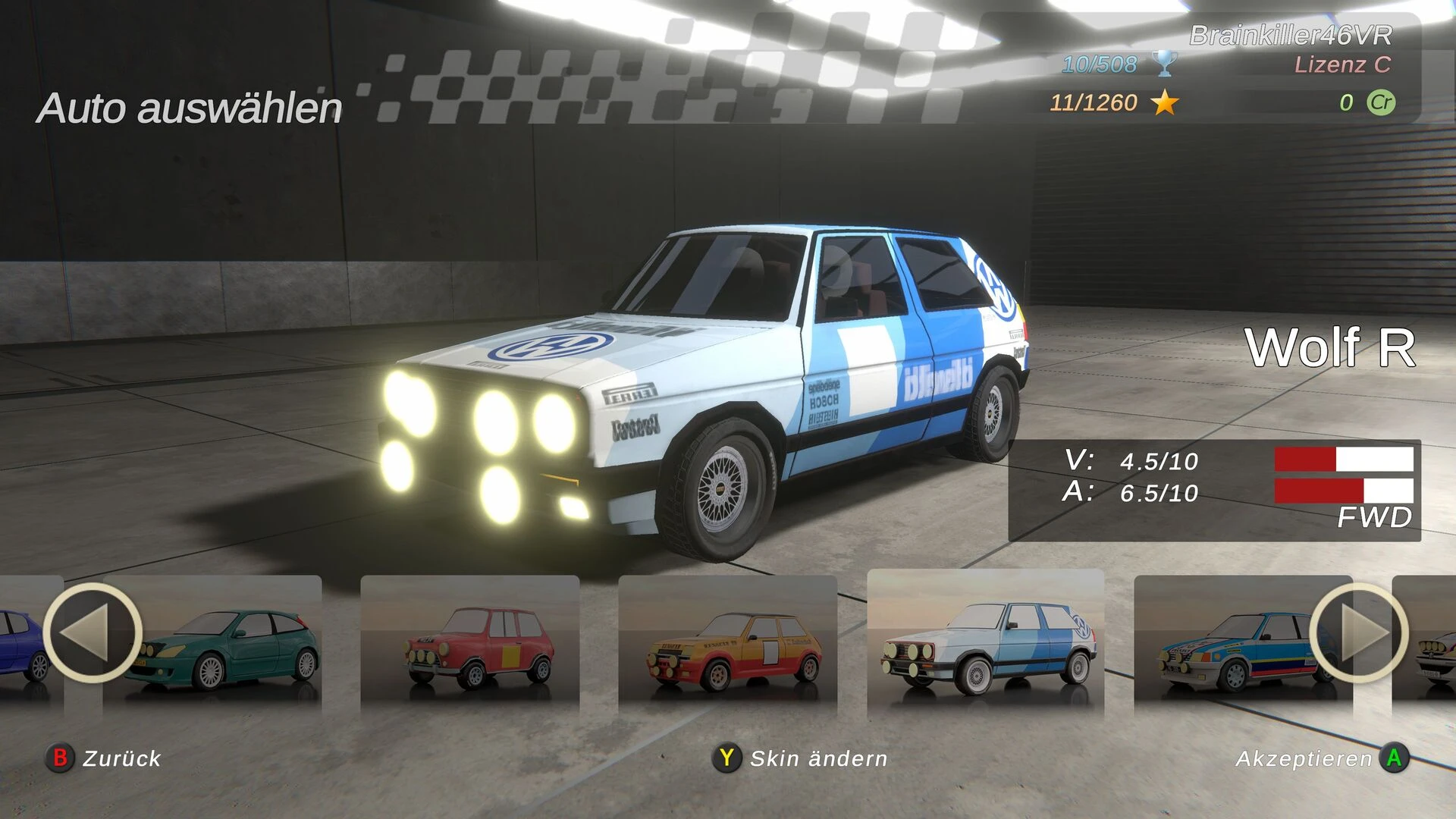
Task: Change skin via Skin ändern
Action: pyautogui.click(x=801, y=758)
